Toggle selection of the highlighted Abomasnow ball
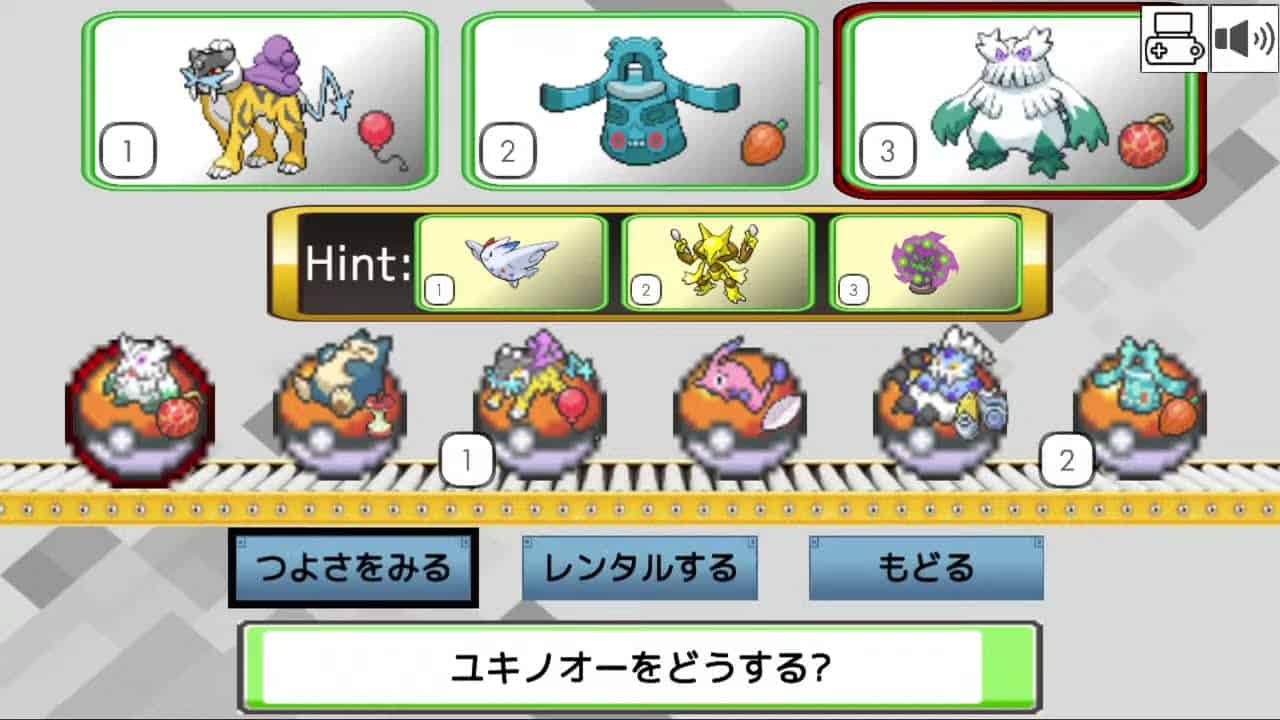 [x=138, y=400]
